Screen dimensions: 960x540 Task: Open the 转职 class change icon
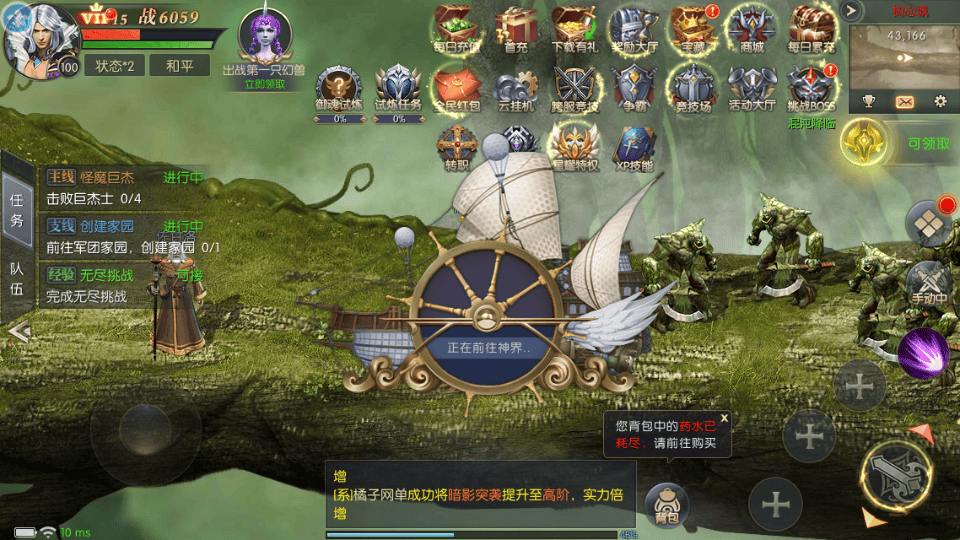click(455, 148)
